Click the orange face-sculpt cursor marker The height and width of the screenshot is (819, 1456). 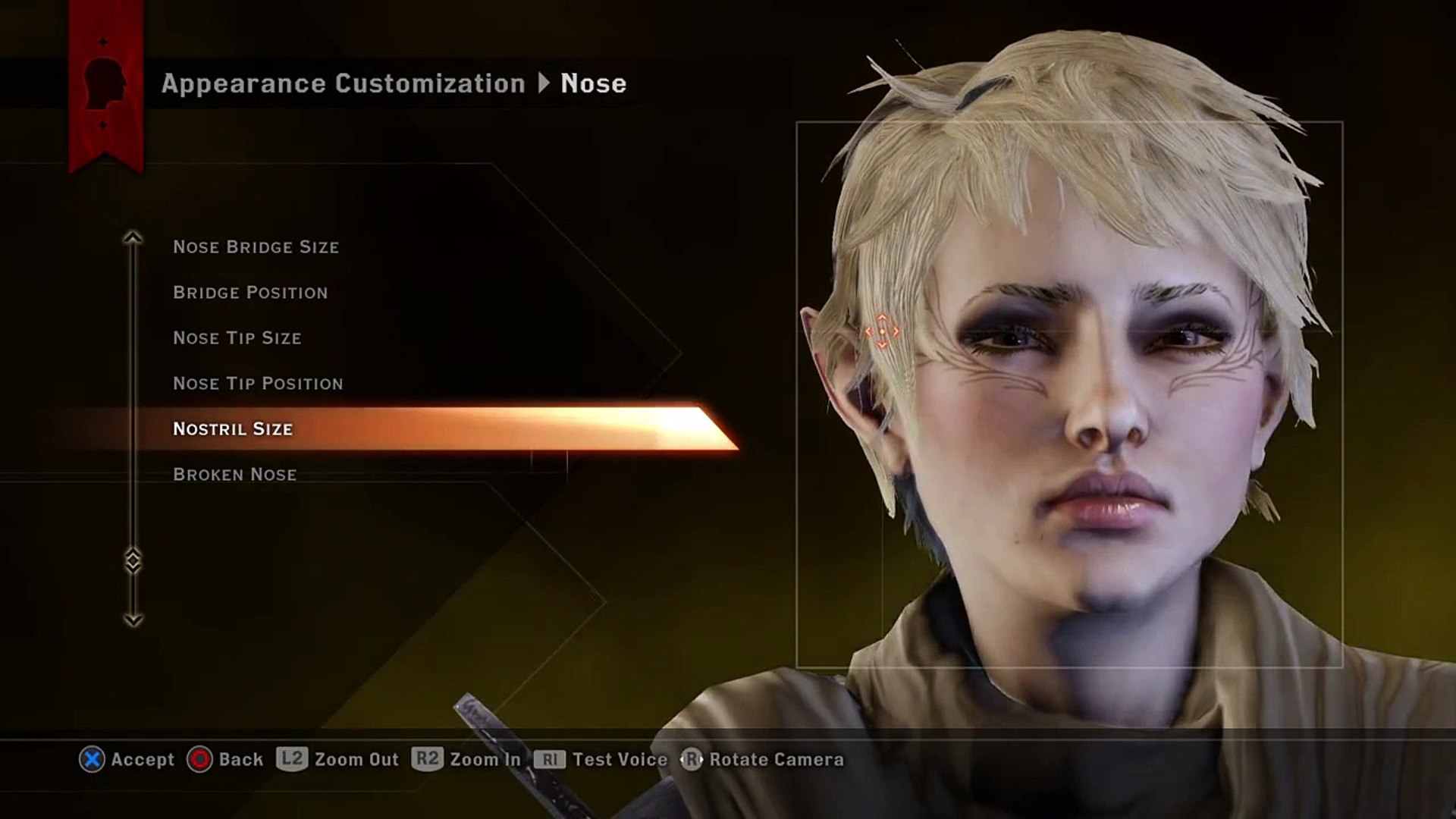[x=882, y=331]
